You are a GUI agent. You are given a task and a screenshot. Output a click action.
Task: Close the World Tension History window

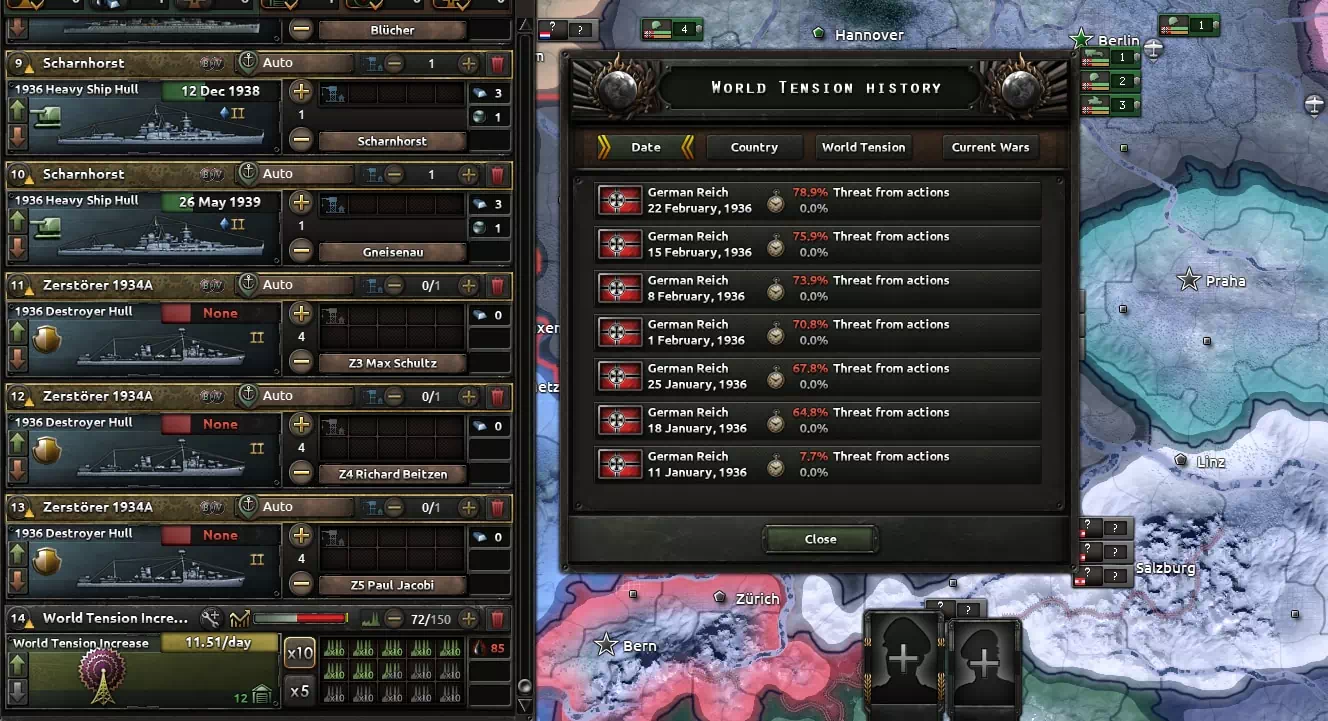click(820, 539)
